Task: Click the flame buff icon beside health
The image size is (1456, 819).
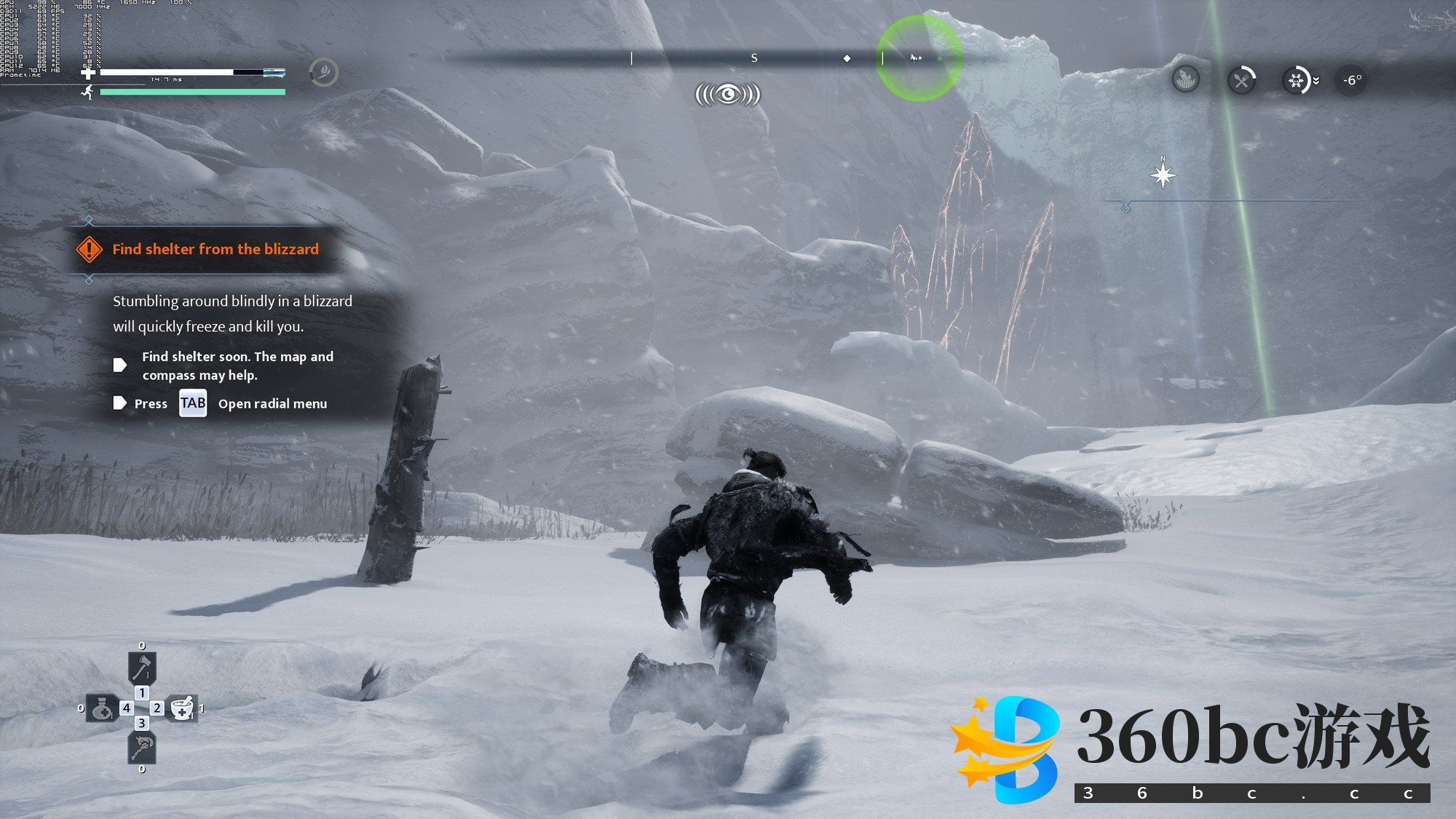Action: [x=324, y=72]
